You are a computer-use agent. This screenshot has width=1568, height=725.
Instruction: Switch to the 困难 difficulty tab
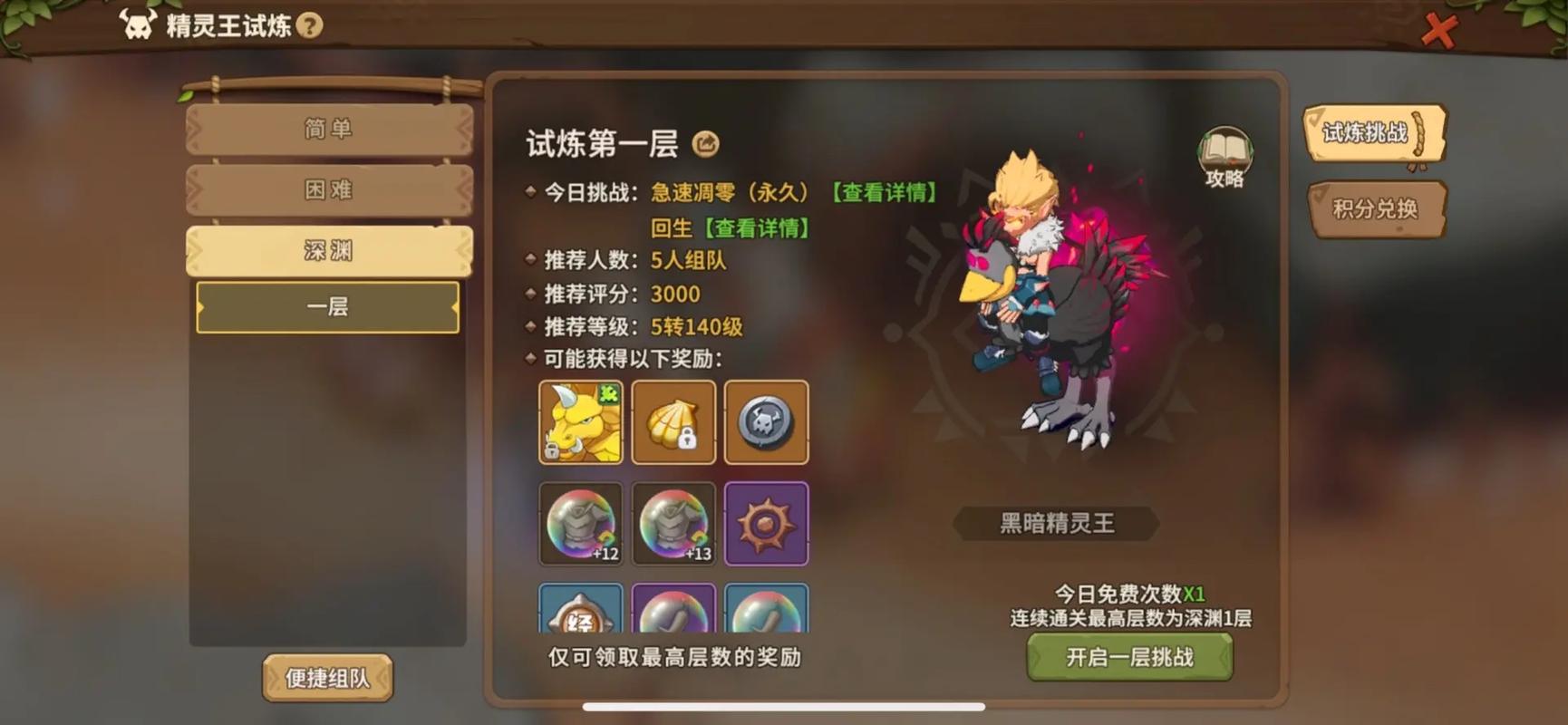point(328,190)
